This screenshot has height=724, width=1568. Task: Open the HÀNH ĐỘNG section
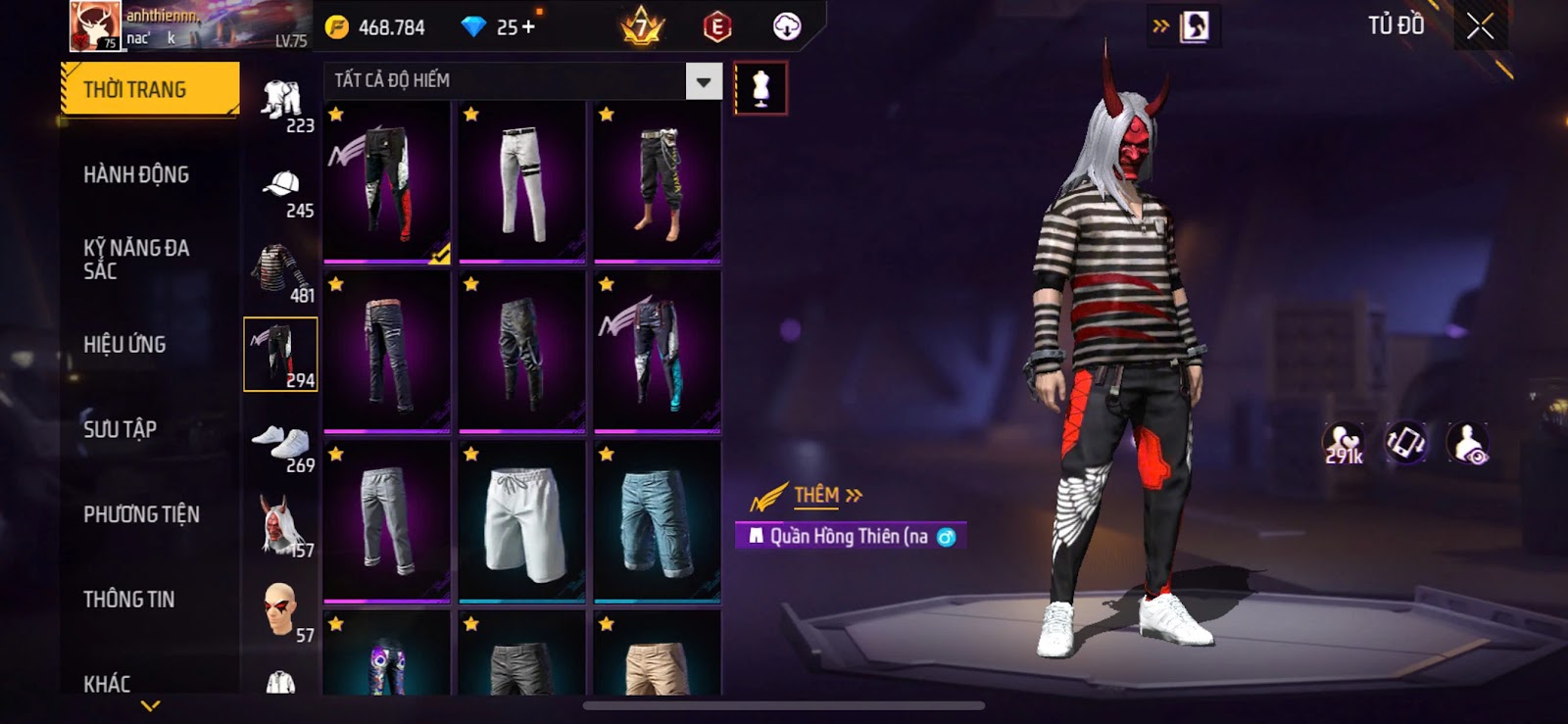[x=136, y=174]
